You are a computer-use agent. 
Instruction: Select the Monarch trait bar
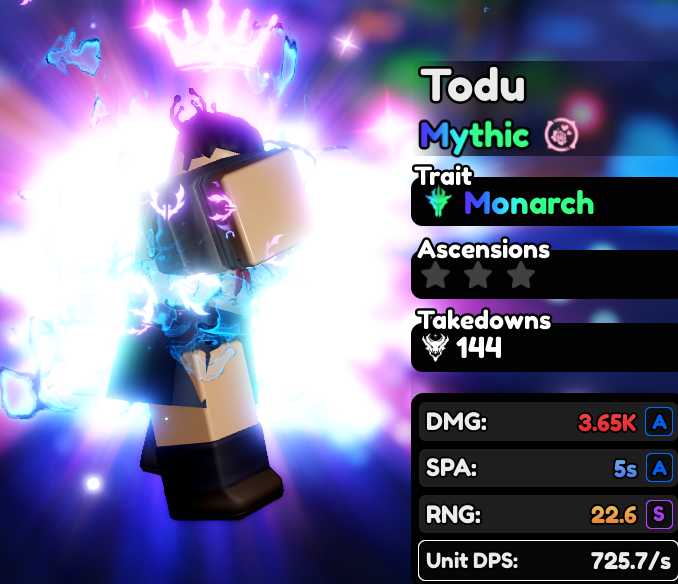544,204
